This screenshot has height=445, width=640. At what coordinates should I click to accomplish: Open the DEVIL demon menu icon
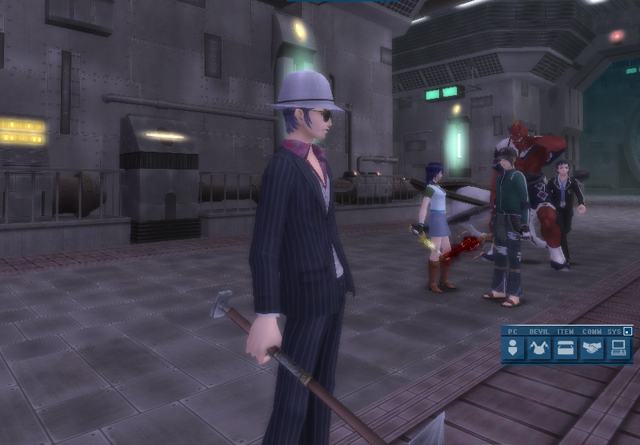[540, 348]
